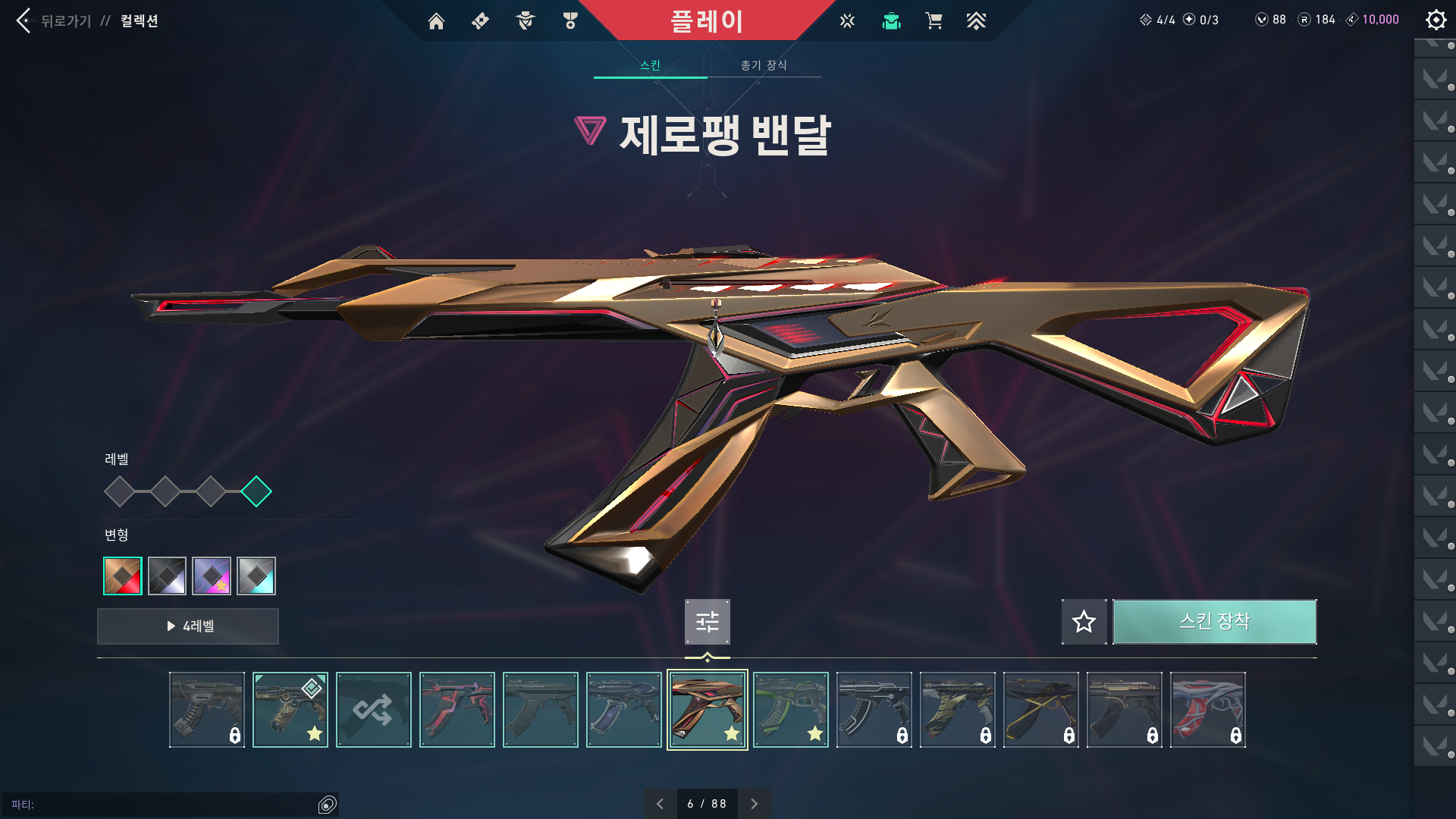Image resolution: width=1456 pixels, height=819 pixels.
Task: Switch to the 총기 장식 tab
Action: pos(764,65)
